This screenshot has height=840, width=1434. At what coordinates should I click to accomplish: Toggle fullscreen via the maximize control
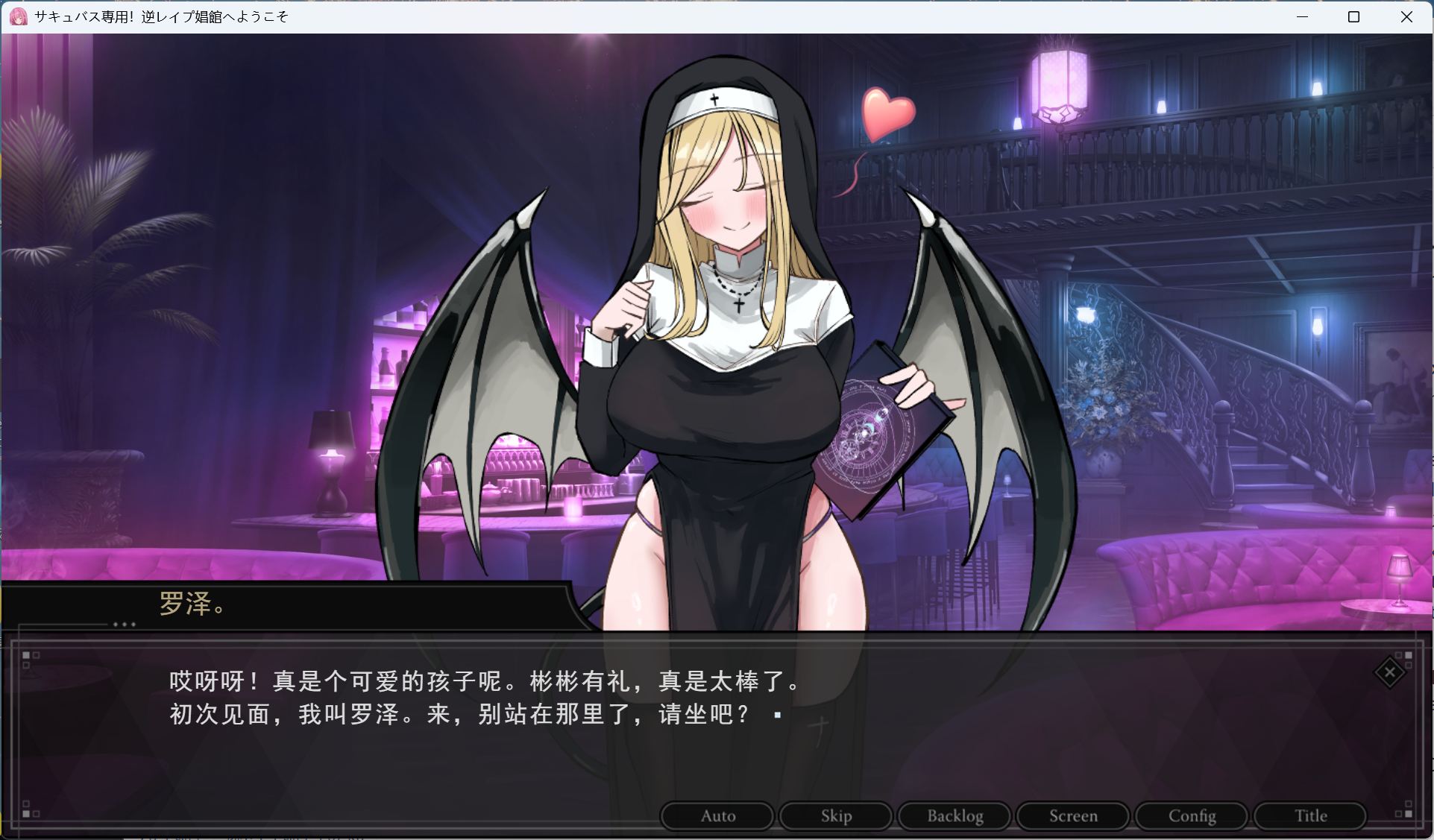tap(1353, 16)
